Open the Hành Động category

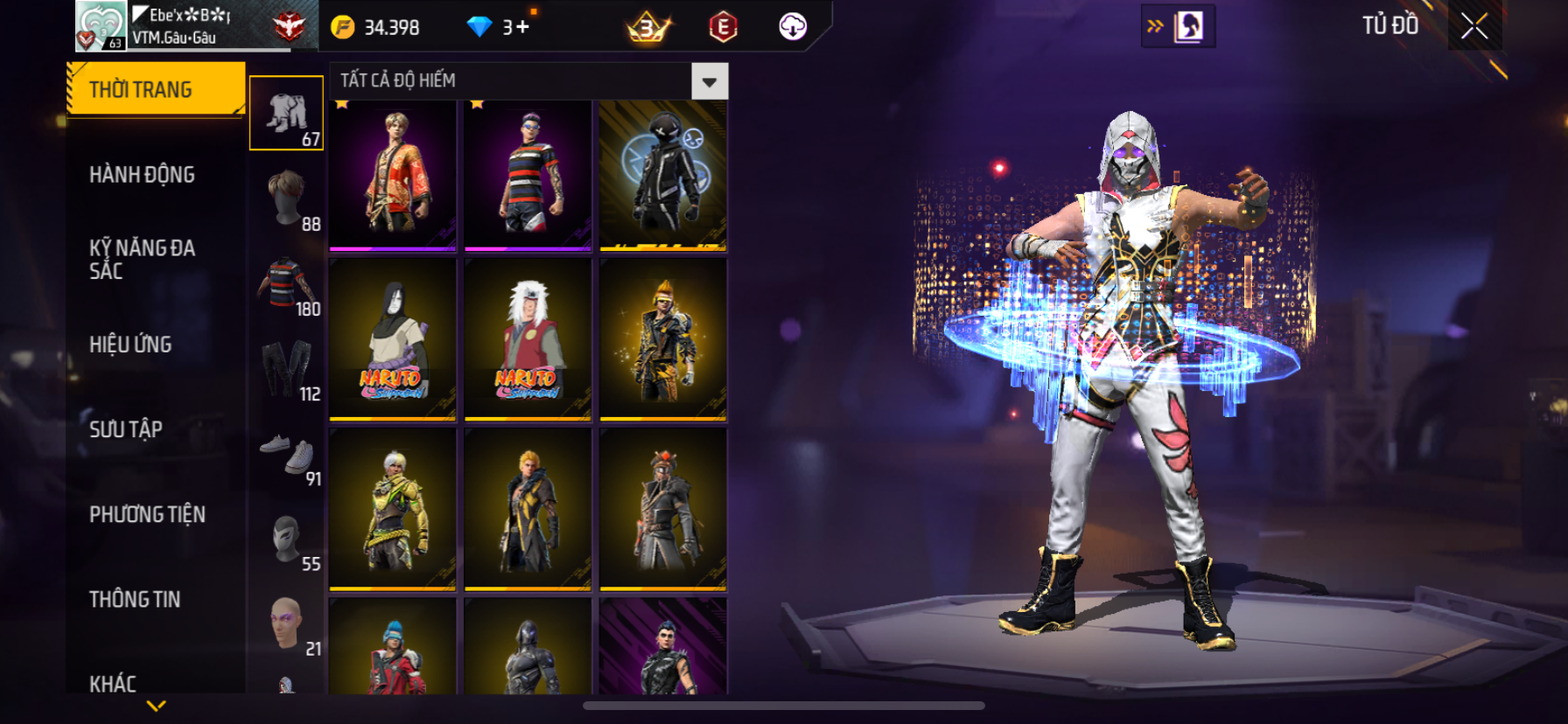coord(143,175)
